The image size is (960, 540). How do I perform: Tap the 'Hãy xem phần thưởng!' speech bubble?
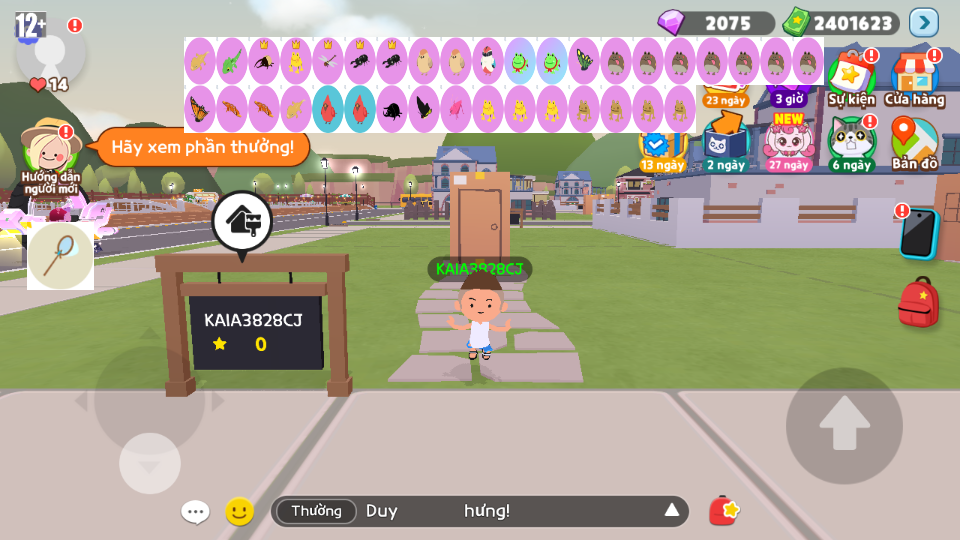(x=203, y=147)
